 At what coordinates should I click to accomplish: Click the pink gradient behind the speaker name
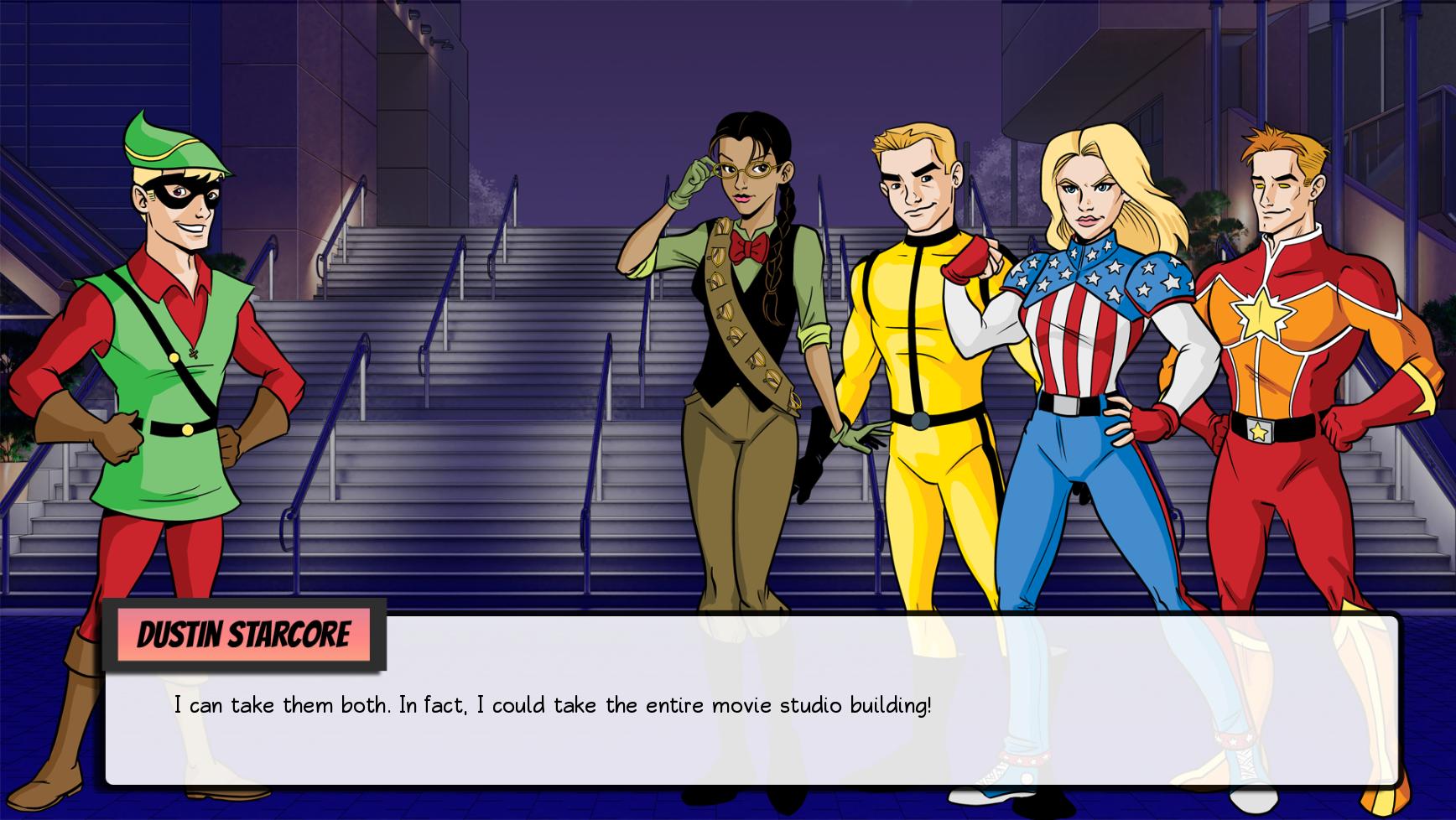click(243, 636)
